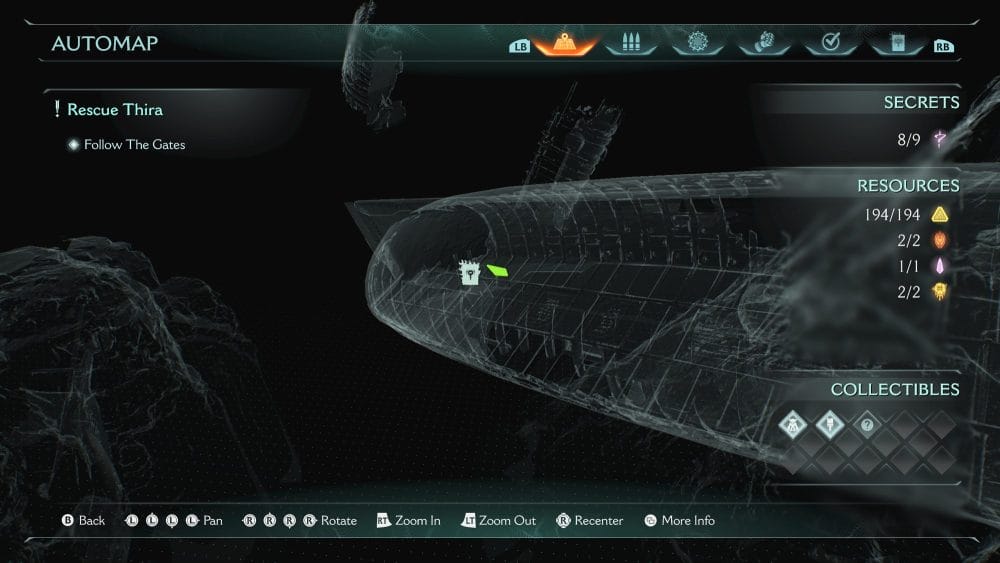
Task: Click the Follow The Gates sub-objective
Action: pos(134,145)
